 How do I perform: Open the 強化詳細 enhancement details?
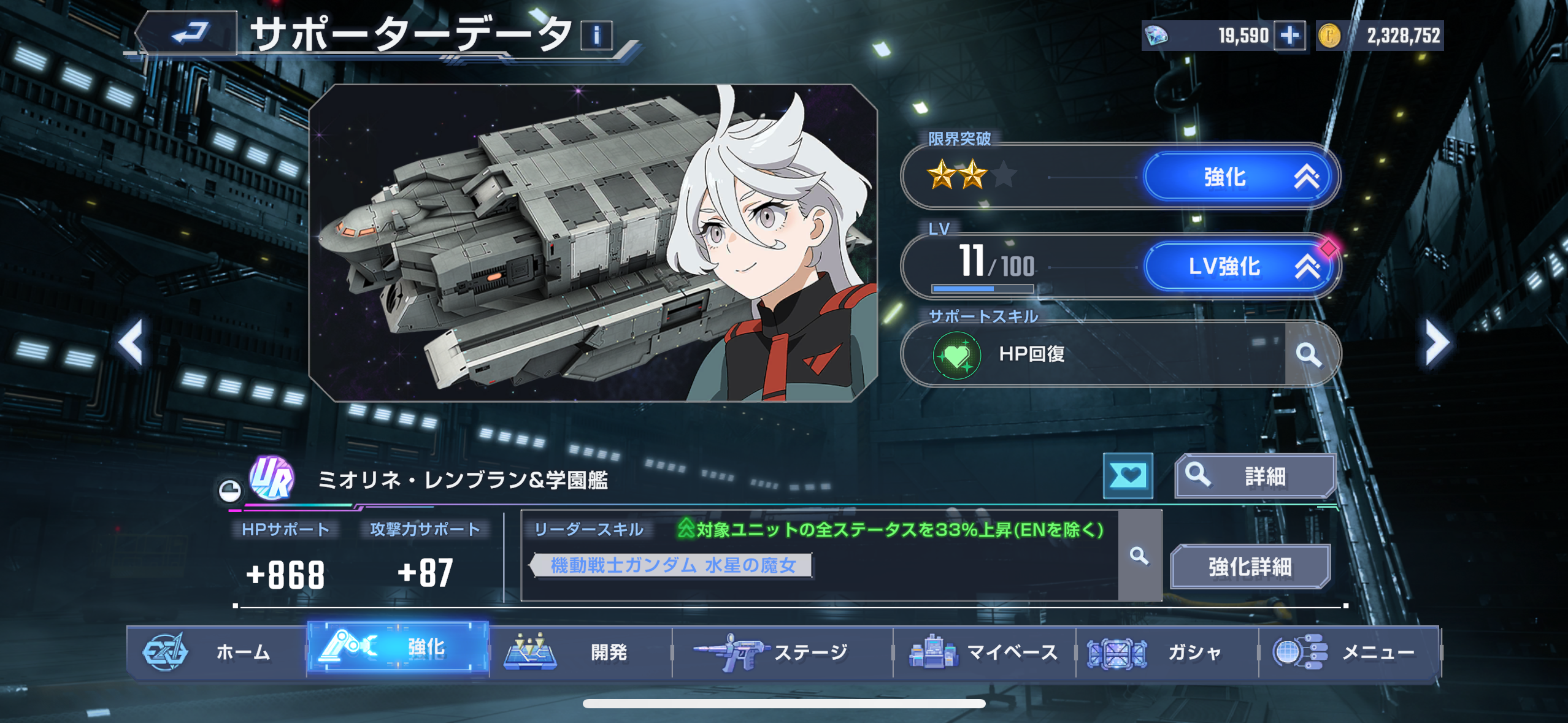click(1250, 567)
